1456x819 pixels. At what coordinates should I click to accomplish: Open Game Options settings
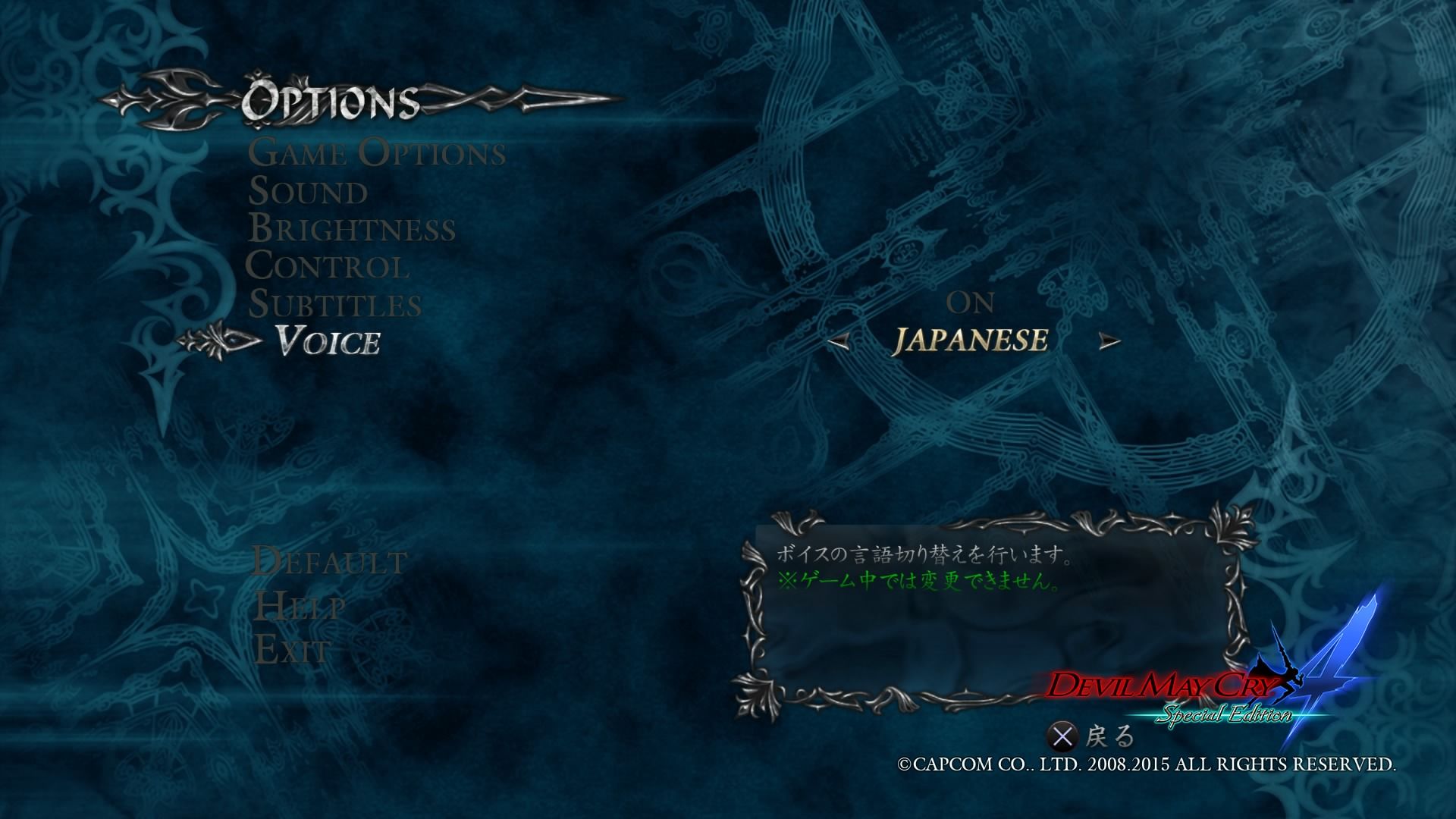pyautogui.click(x=377, y=153)
